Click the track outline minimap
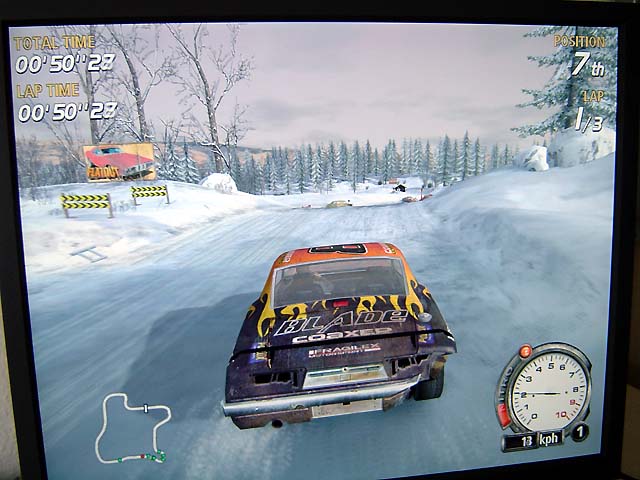The width and height of the screenshot is (640, 480). click(x=133, y=427)
